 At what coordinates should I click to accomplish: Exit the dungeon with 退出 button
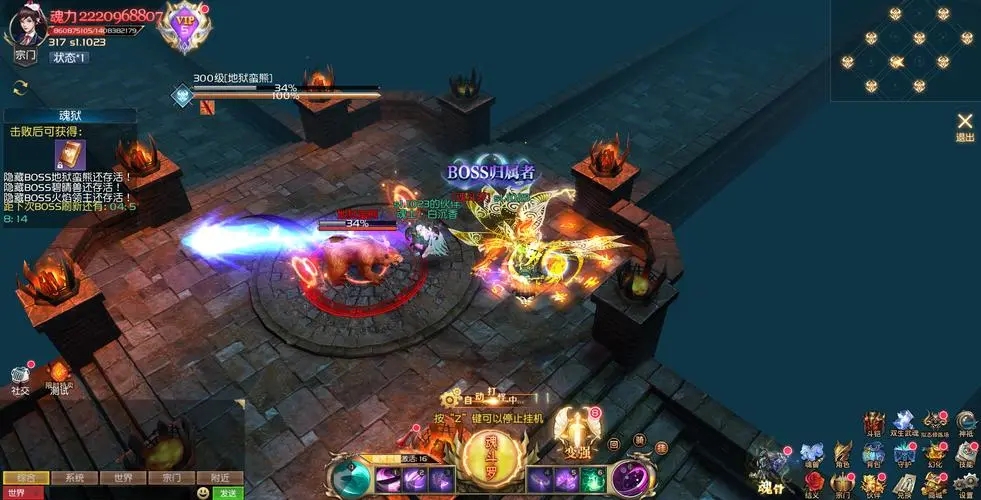pyautogui.click(x=965, y=126)
